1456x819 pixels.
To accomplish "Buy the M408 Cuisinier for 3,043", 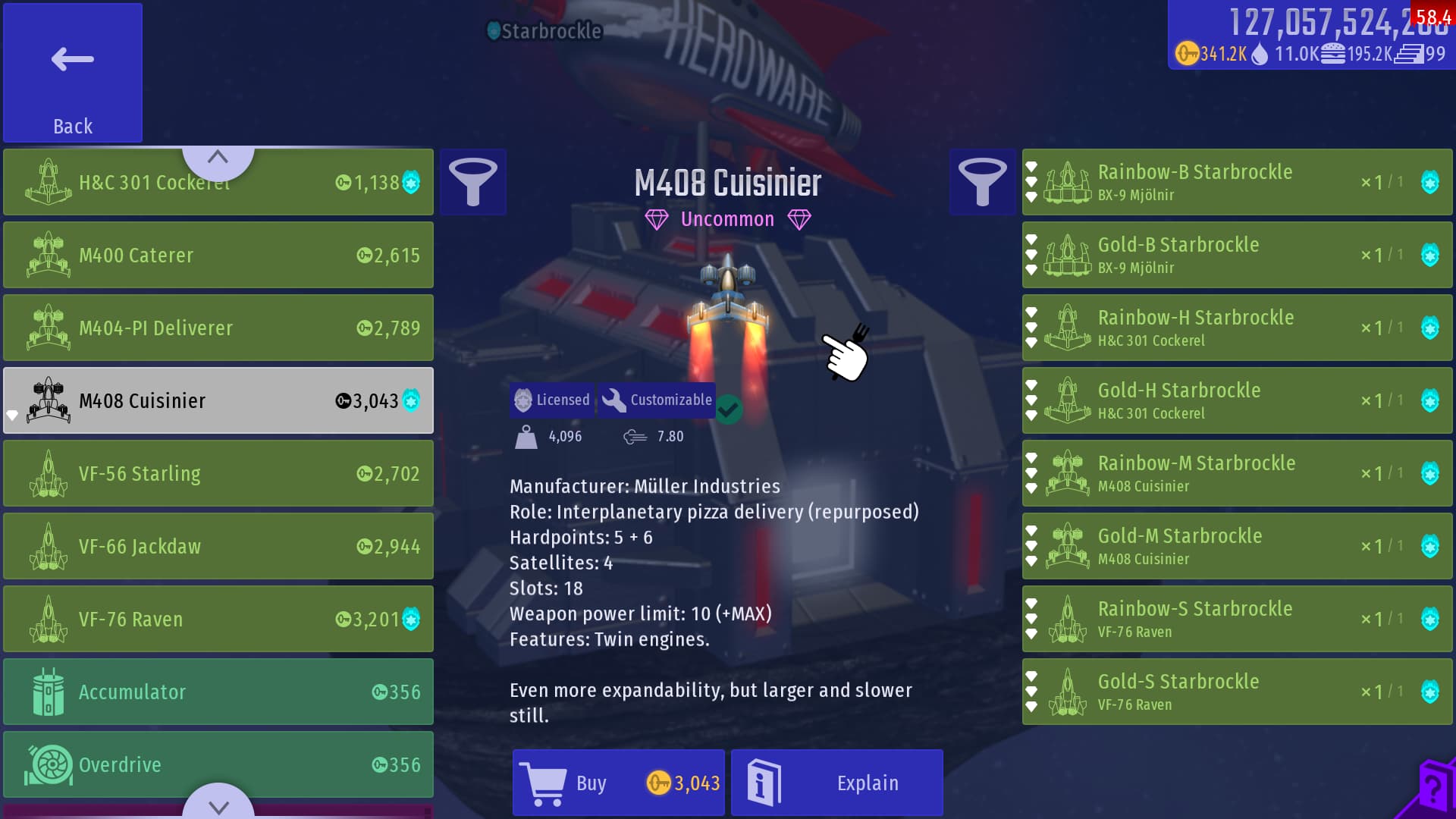I will coord(618,783).
